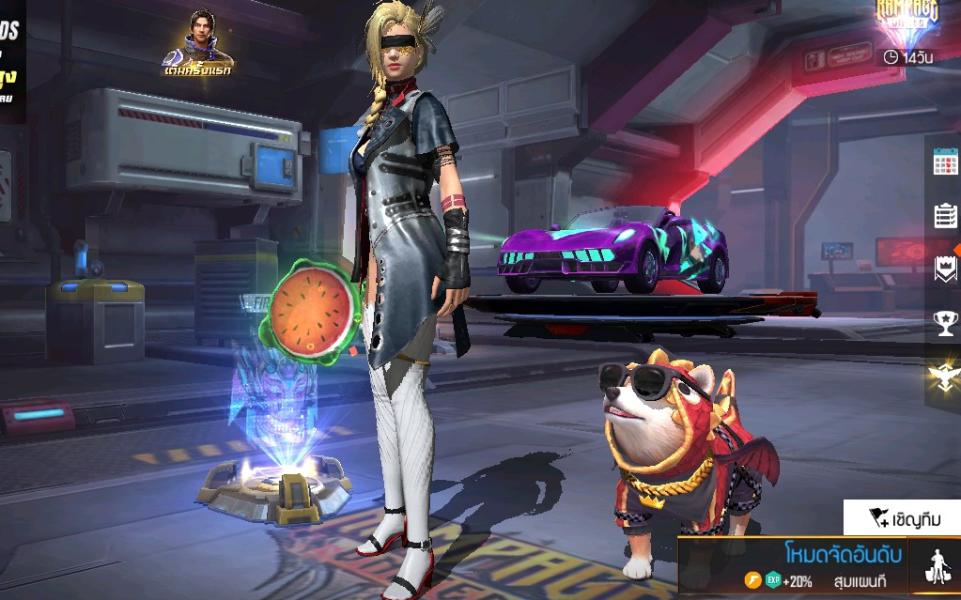Open the golden winged rank emblem
Screen dimensions: 961x600
click(945, 378)
